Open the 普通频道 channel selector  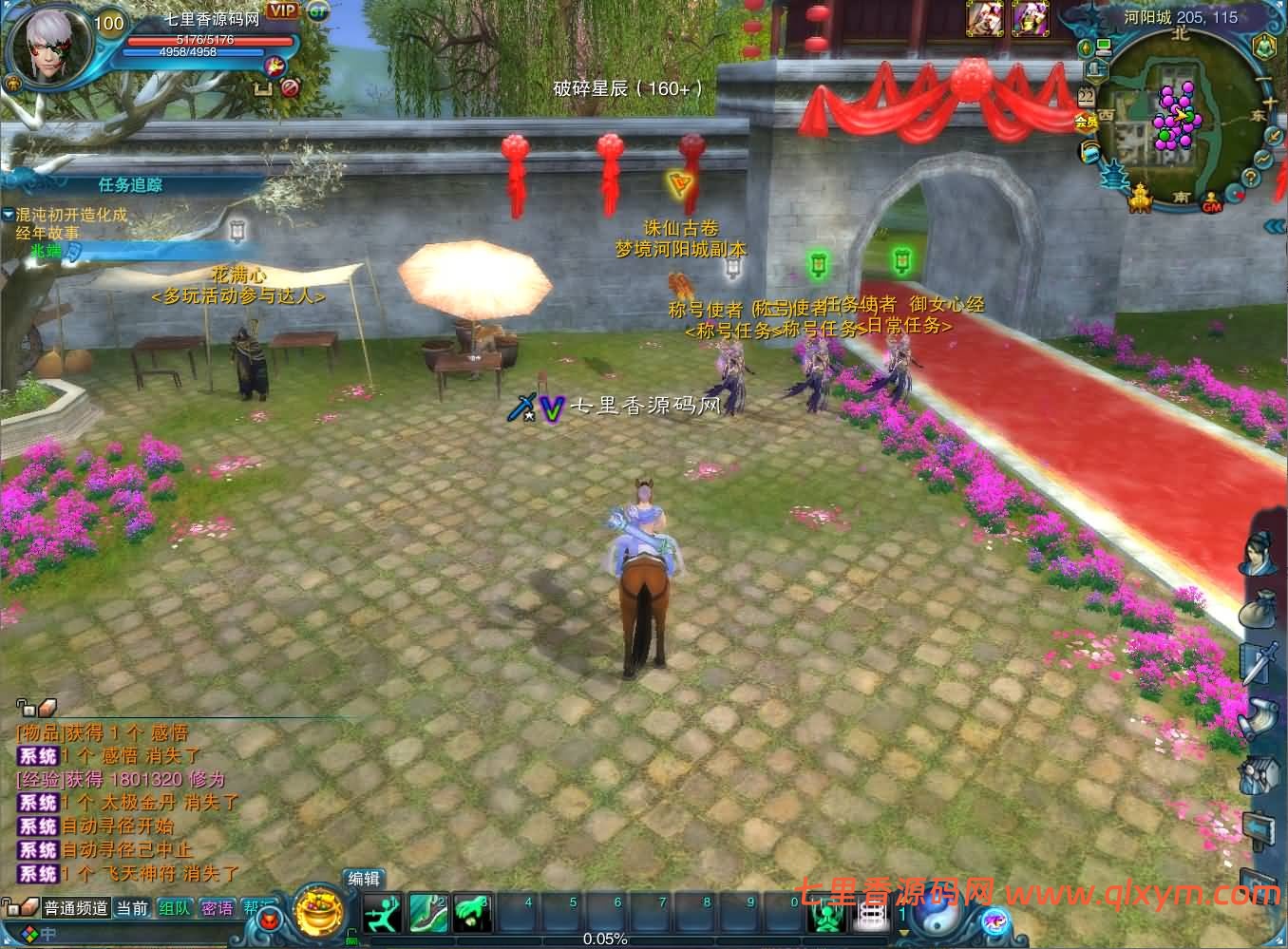(76, 908)
